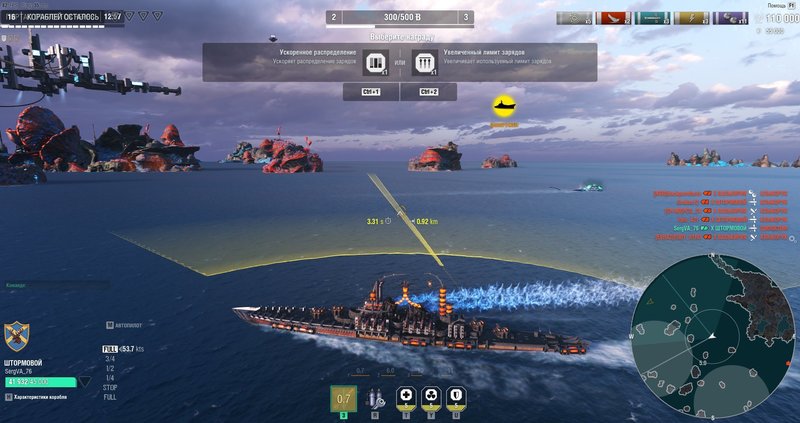Viewport: 800px width, 423px height.
Task: Activate the shield-shaped consumable
Action: (x=455, y=397)
